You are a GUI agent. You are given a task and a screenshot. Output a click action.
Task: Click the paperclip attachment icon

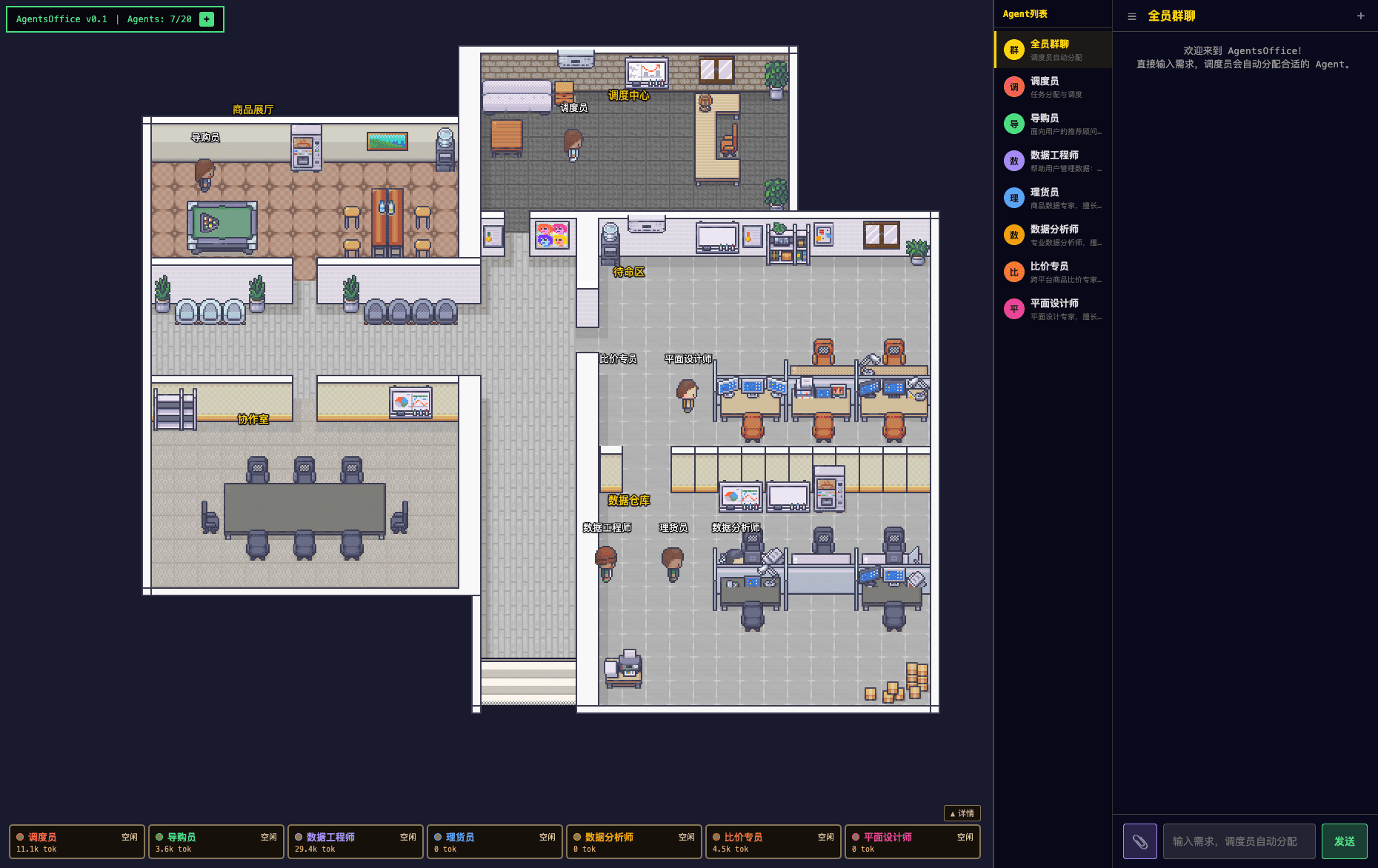coord(1139,841)
